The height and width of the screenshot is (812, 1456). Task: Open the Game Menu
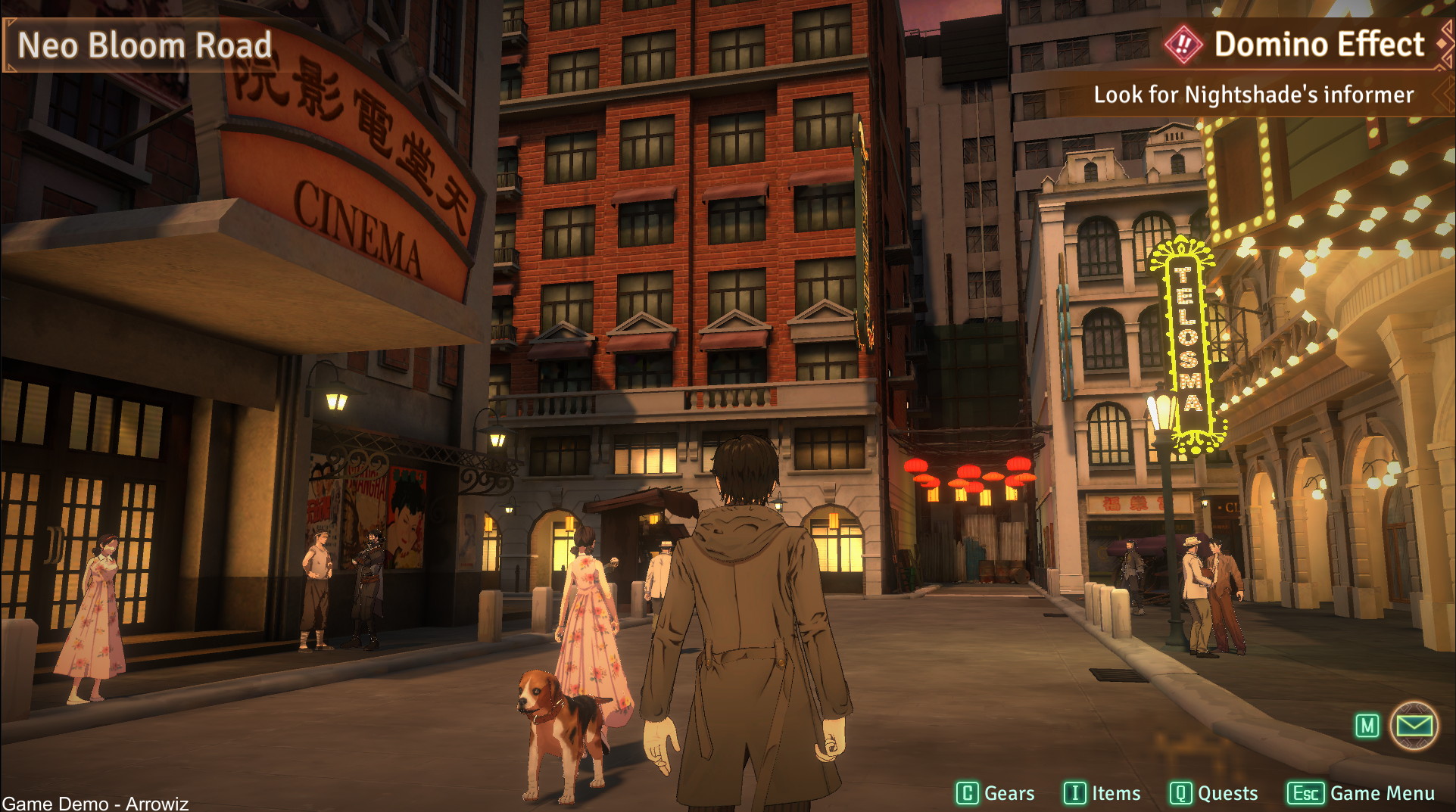tap(1361, 793)
